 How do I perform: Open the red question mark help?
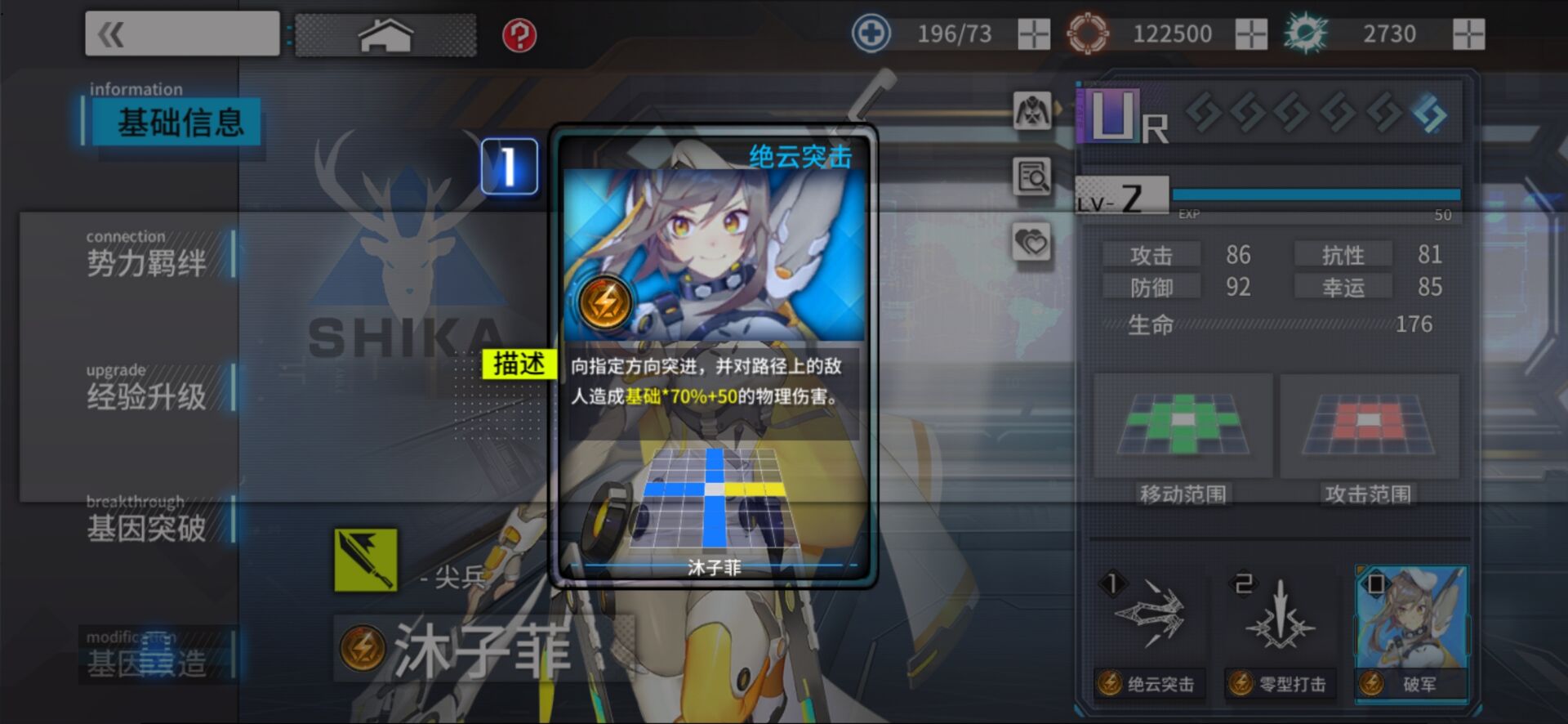pyautogui.click(x=519, y=35)
